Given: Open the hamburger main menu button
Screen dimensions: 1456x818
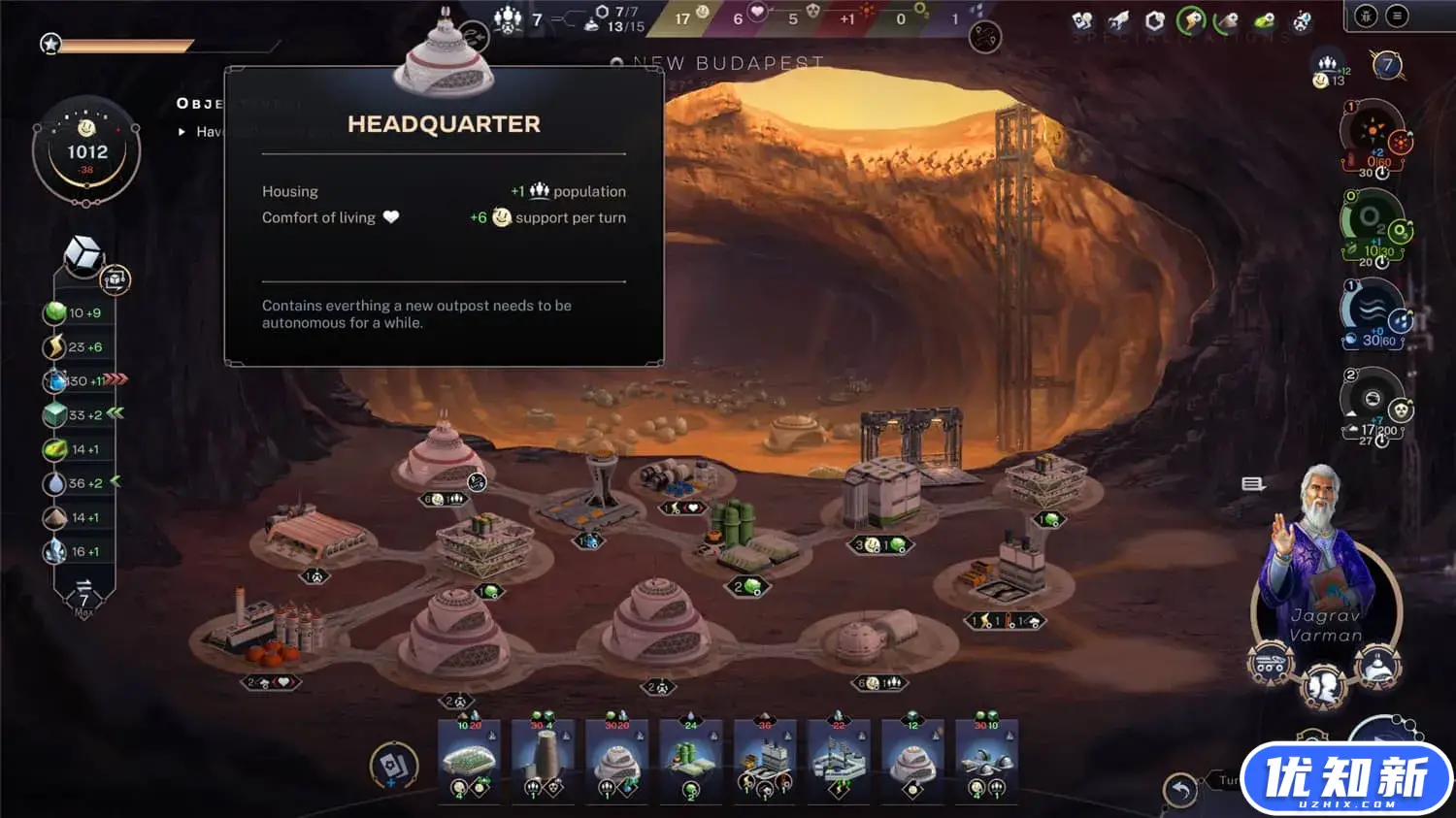Looking at the screenshot, I should click(1397, 16).
